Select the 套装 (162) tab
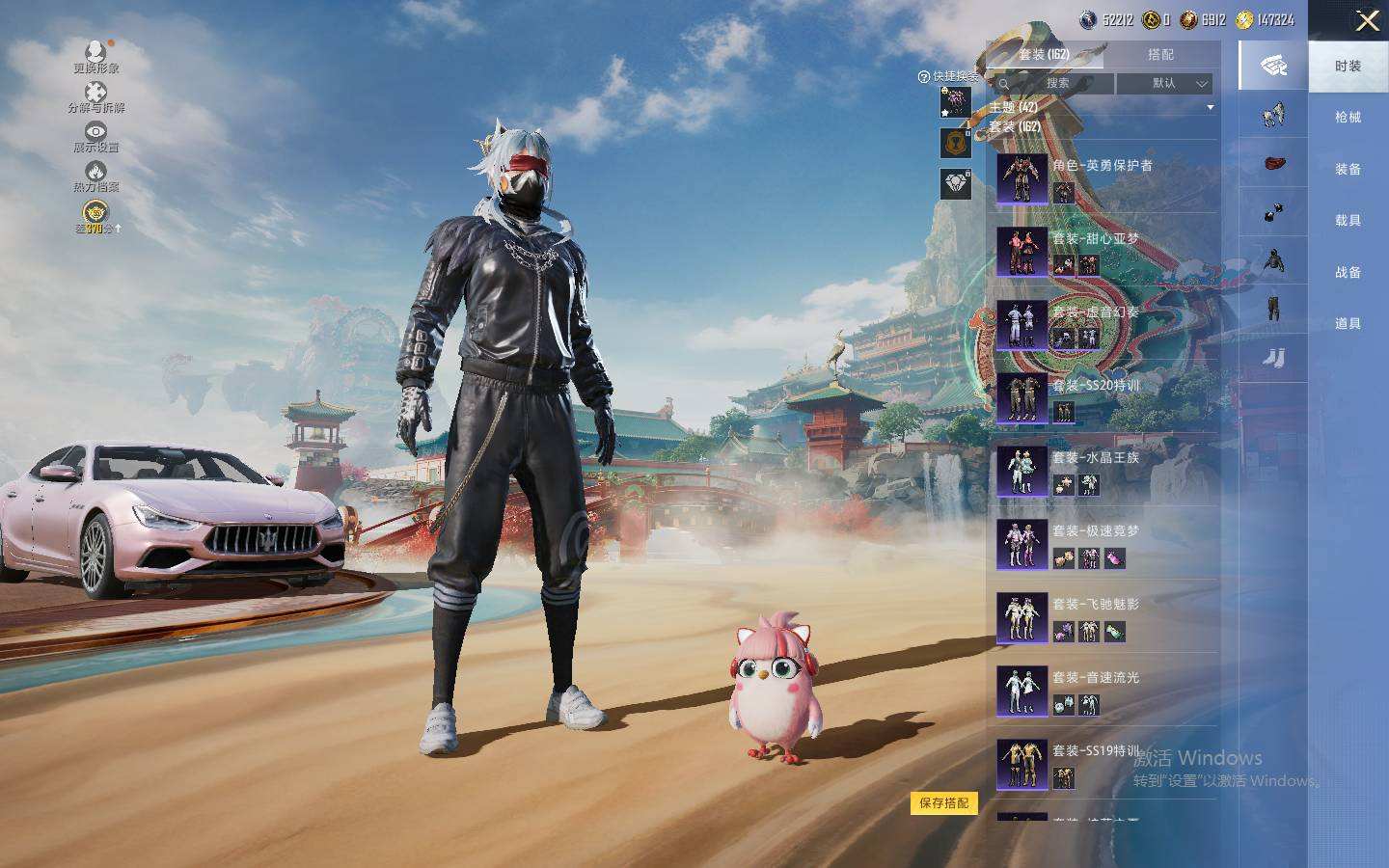 (x=1044, y=55)
